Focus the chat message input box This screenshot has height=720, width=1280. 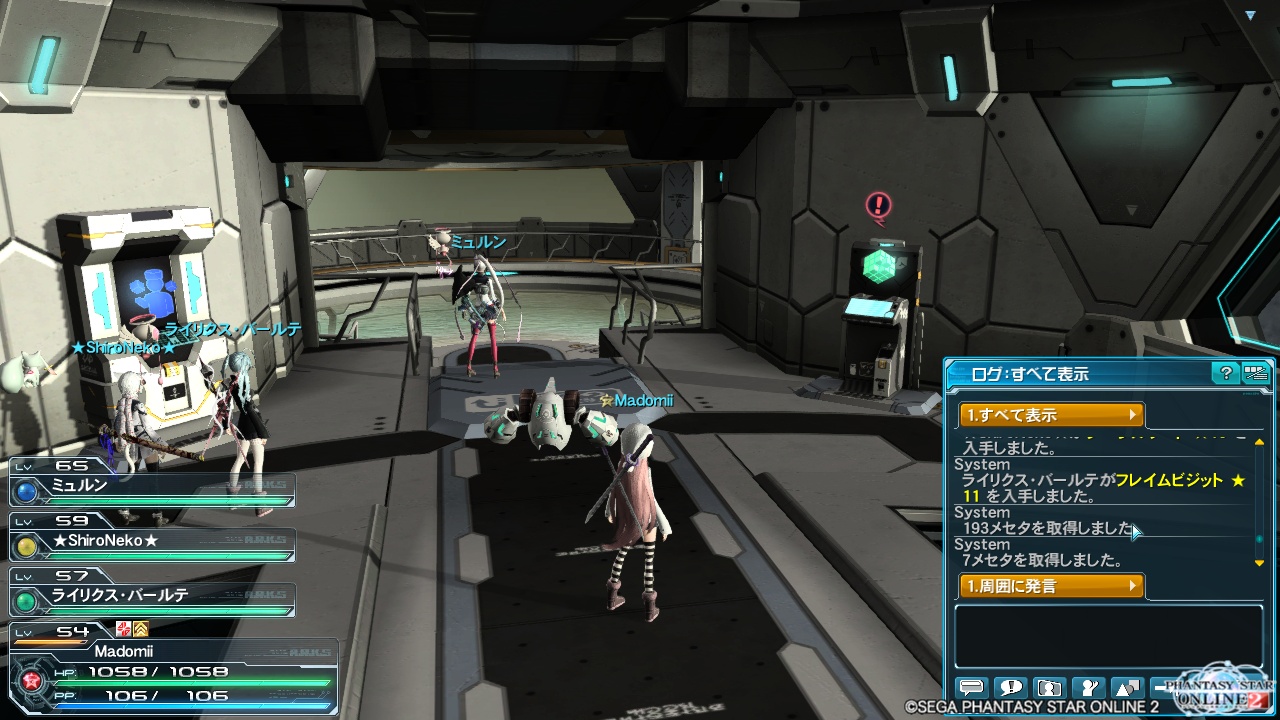(x=1108, y=637)
